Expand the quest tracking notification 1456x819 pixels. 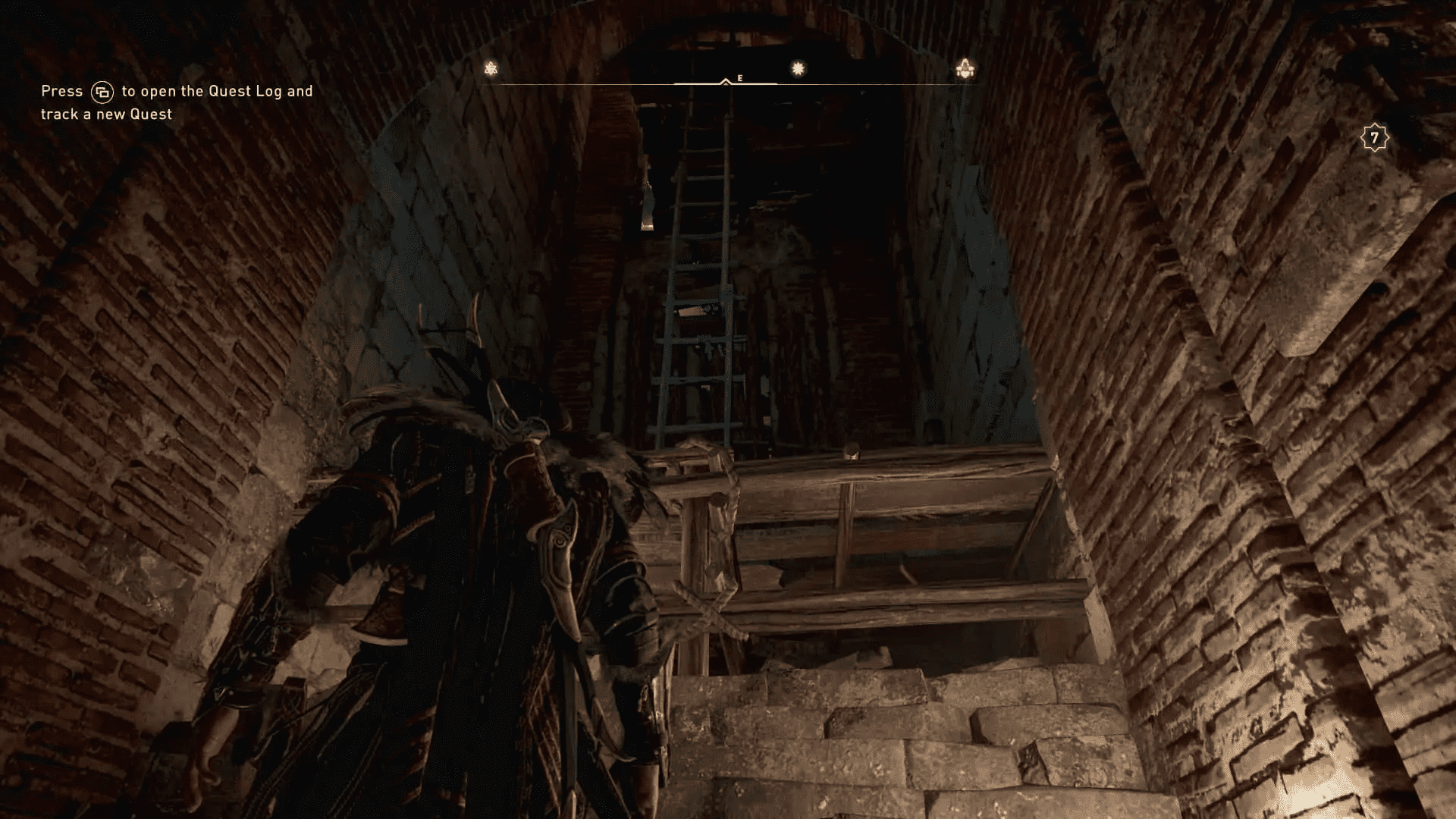click(x=176, y=102)
